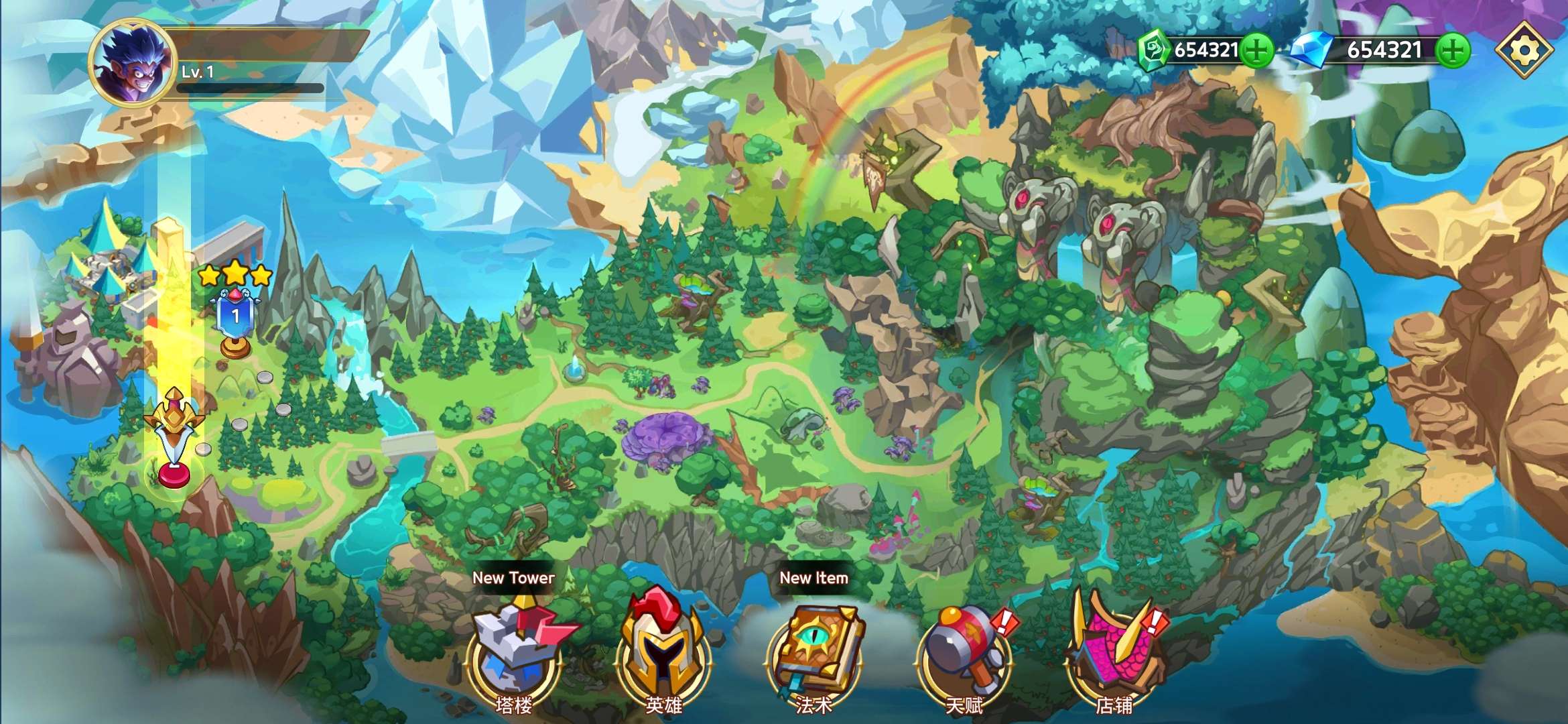This screenshot has height=724, width=1568.
Task: Add more green gems with plus button
Action: (x=1256, y=50)
